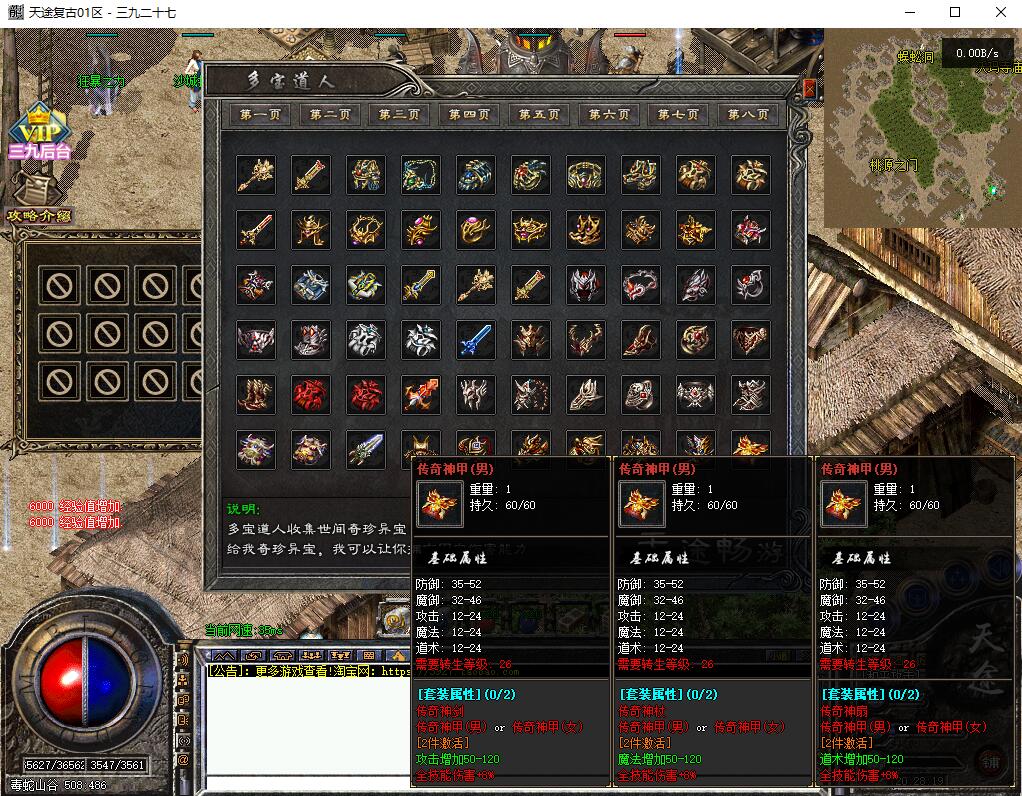Select the golden staff in first slot
1022x796 pixels.
tap(256, 175)
